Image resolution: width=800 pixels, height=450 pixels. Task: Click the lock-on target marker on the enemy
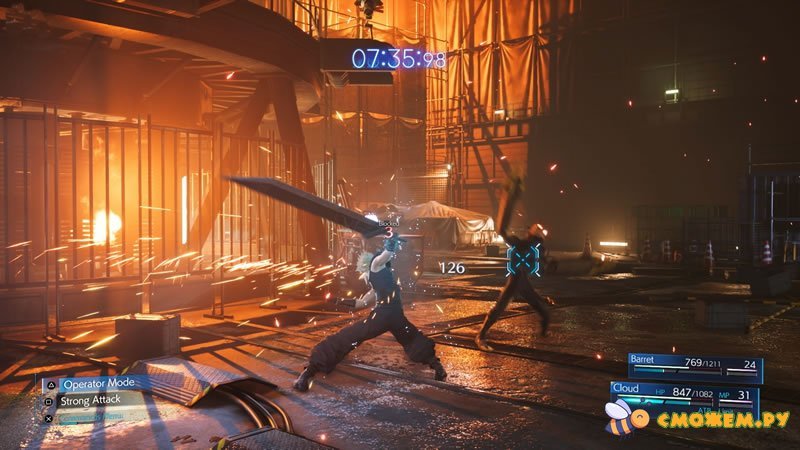(x=523, y=259)
